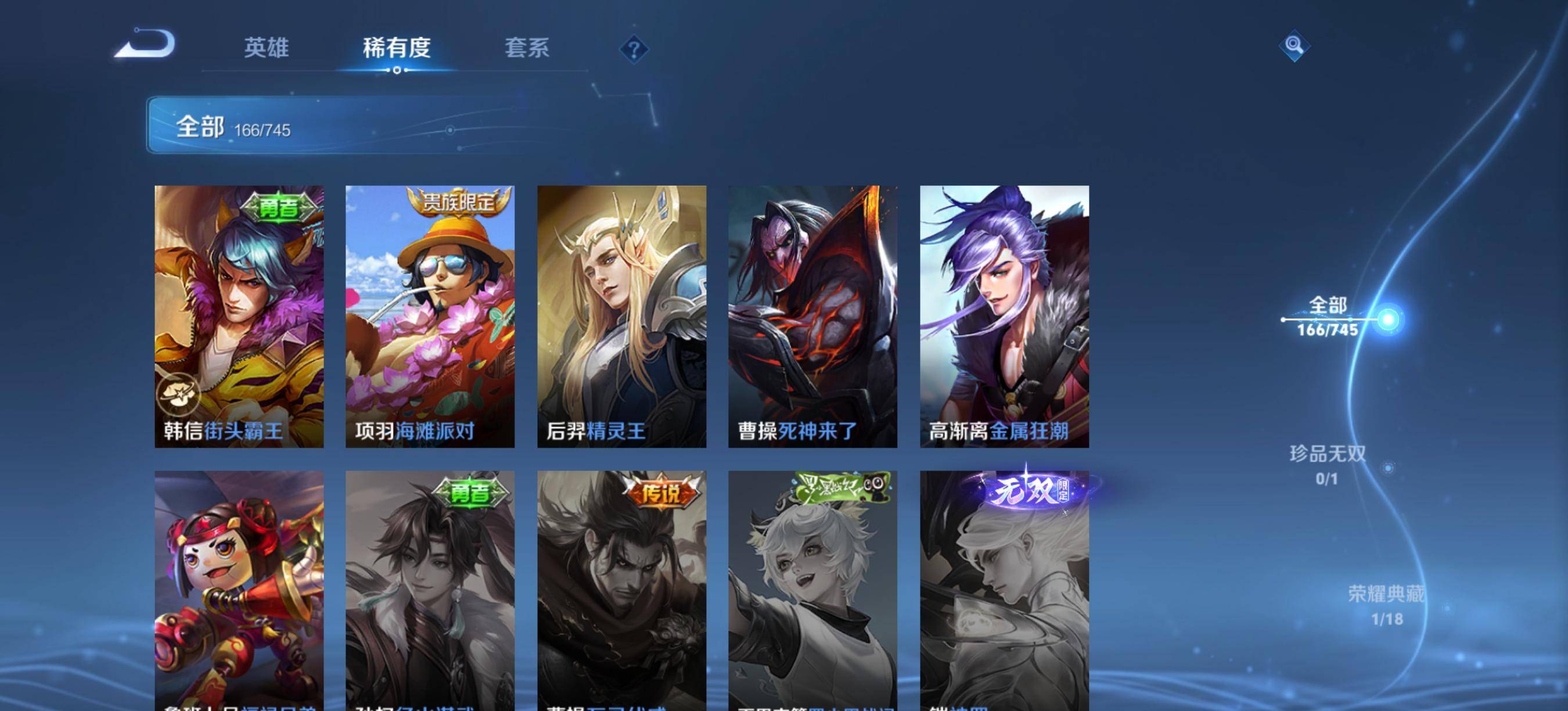Filter by 荣耀典藏 rarity
This screenshot has height=711, width=1568.
(x=1387, y=605)
